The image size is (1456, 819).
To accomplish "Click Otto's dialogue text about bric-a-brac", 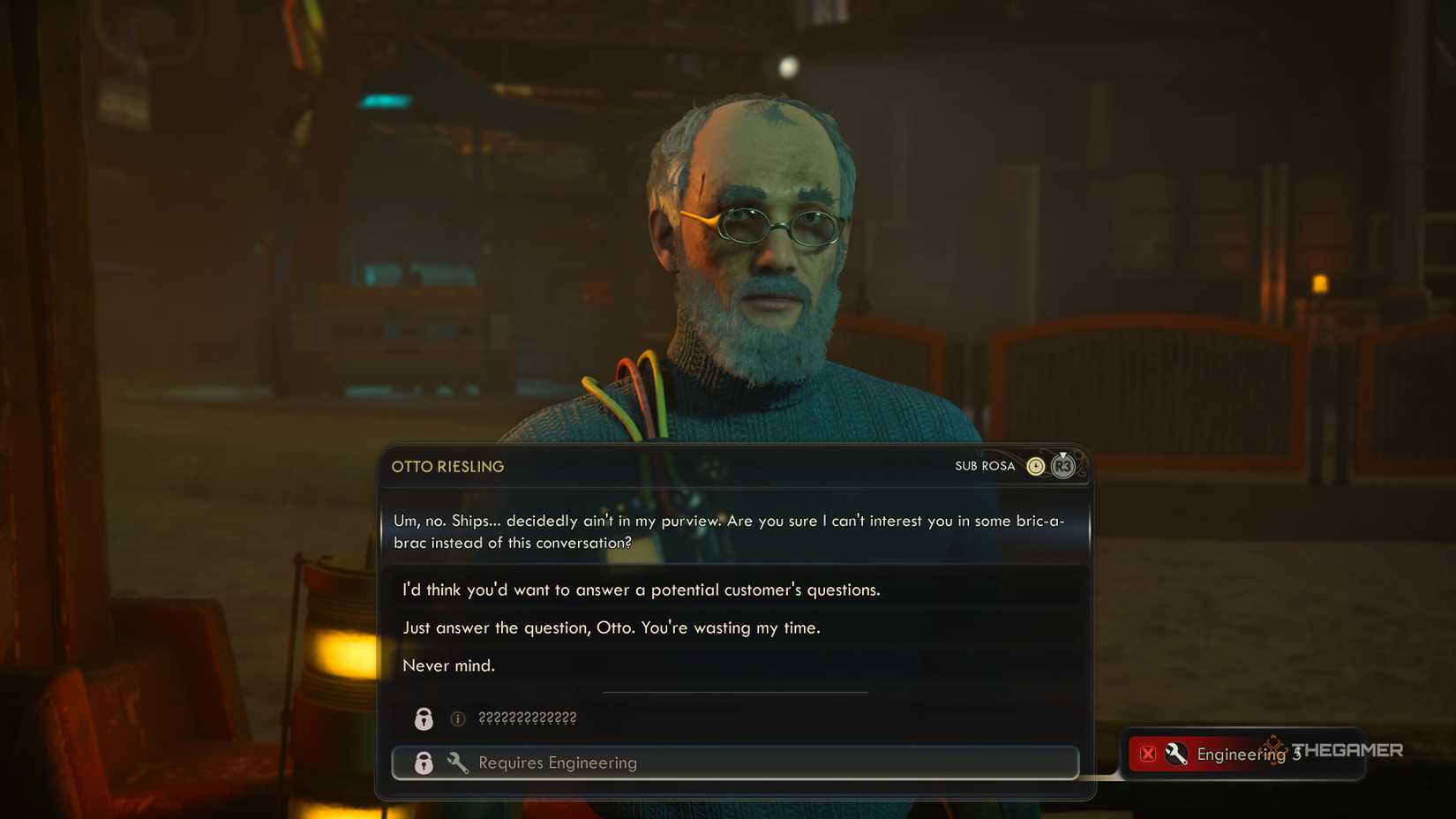I will click(728, 531).
